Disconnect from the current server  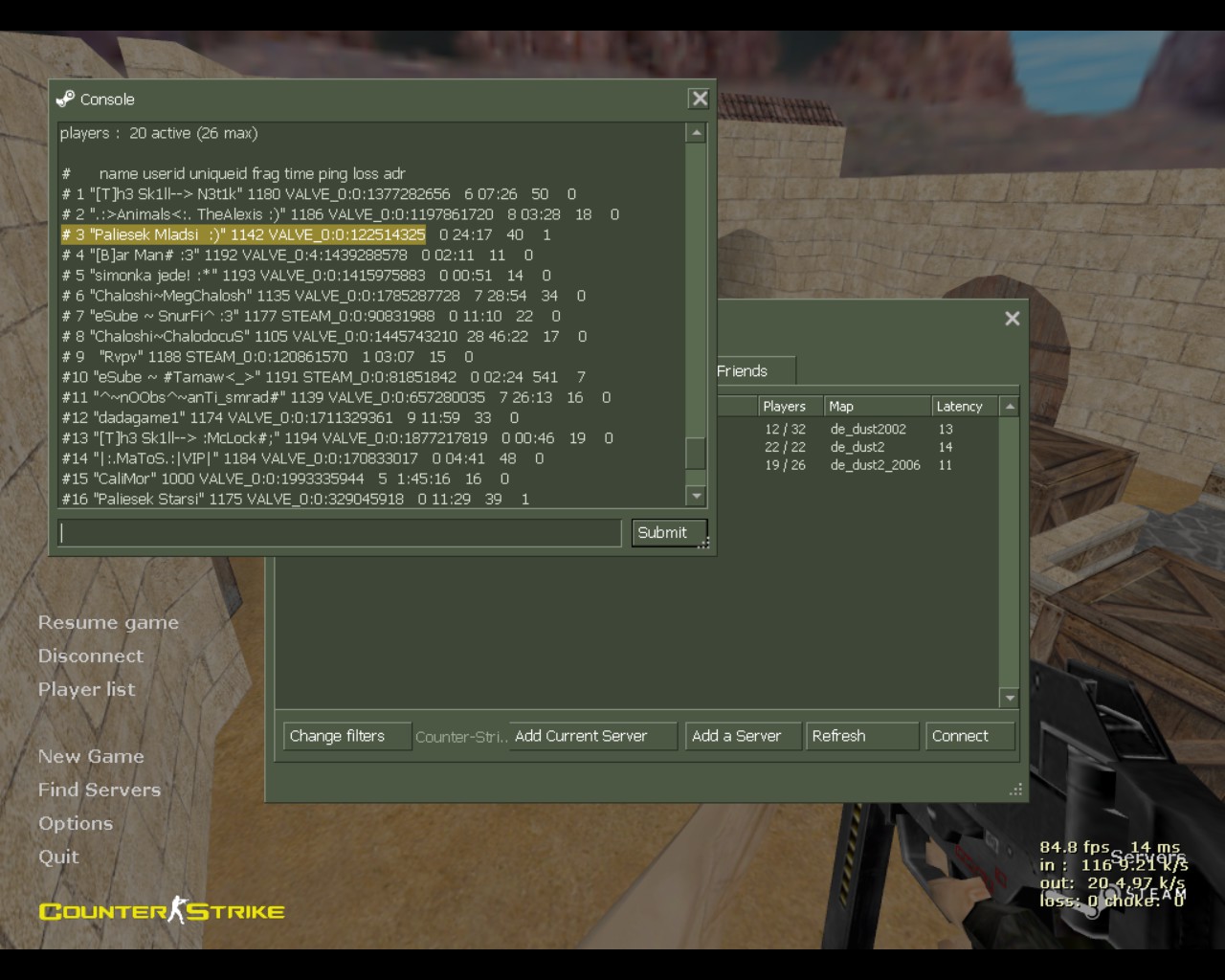point(91,657)
